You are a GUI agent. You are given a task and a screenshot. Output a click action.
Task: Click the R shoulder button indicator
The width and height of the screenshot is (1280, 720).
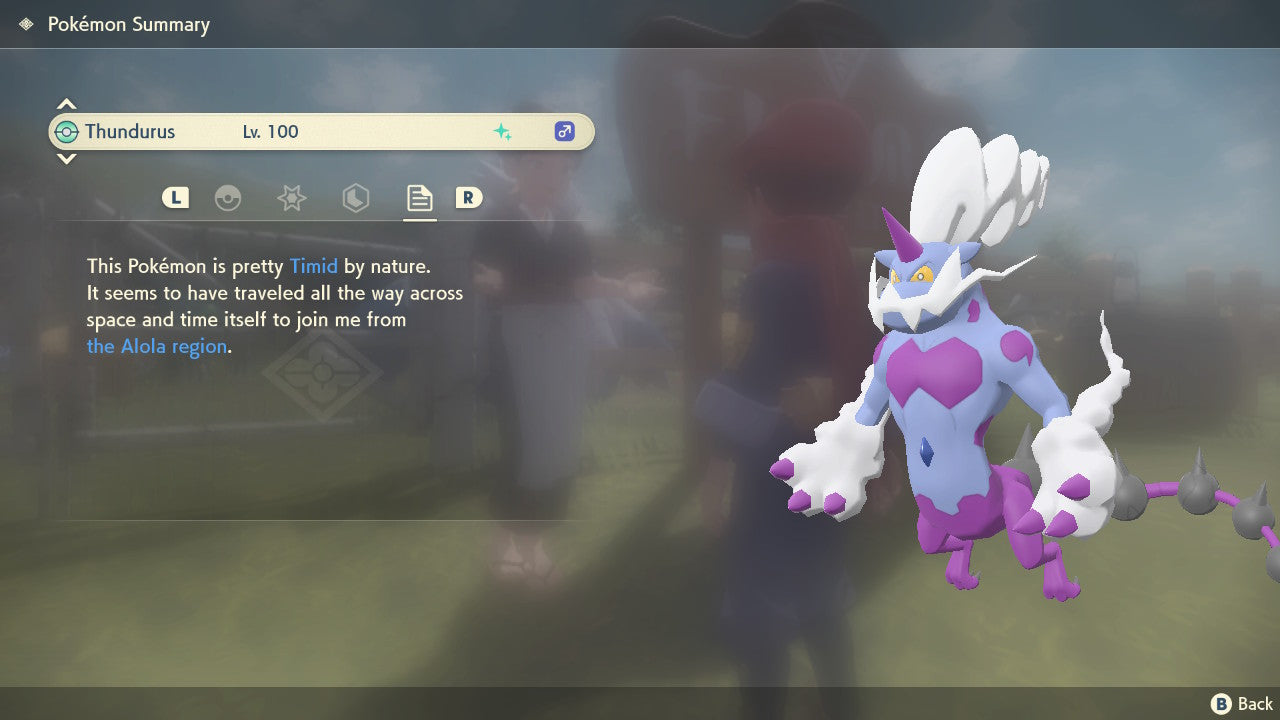(x=469, y=198)
